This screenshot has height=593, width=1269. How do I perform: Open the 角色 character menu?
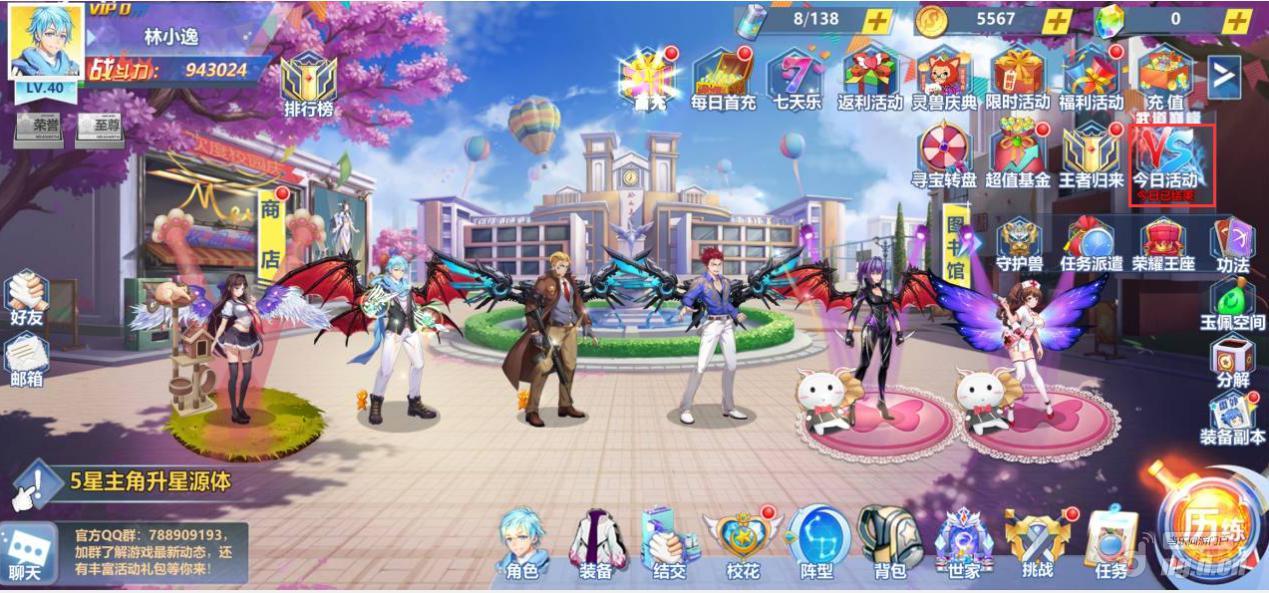click(x=523, y=545)
